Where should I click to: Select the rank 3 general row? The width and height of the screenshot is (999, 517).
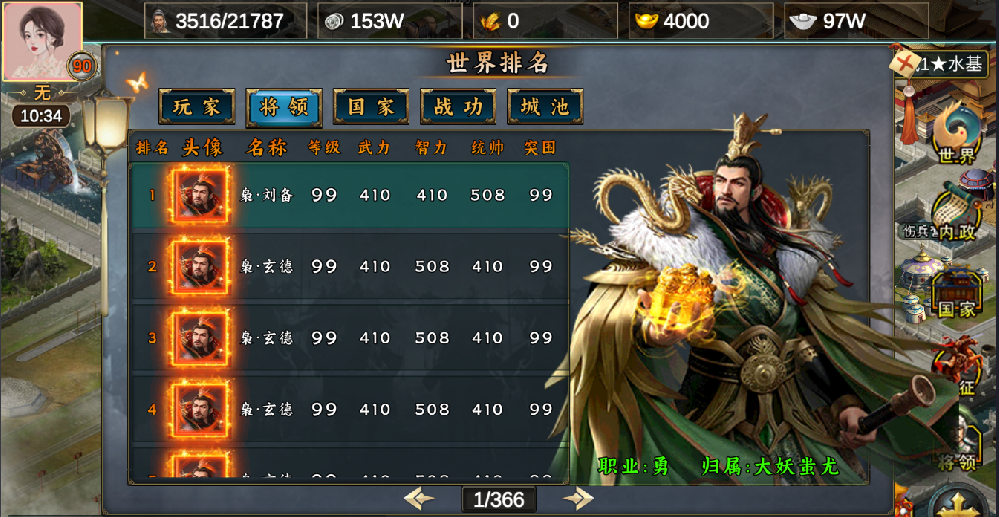[x=348, y=338]
